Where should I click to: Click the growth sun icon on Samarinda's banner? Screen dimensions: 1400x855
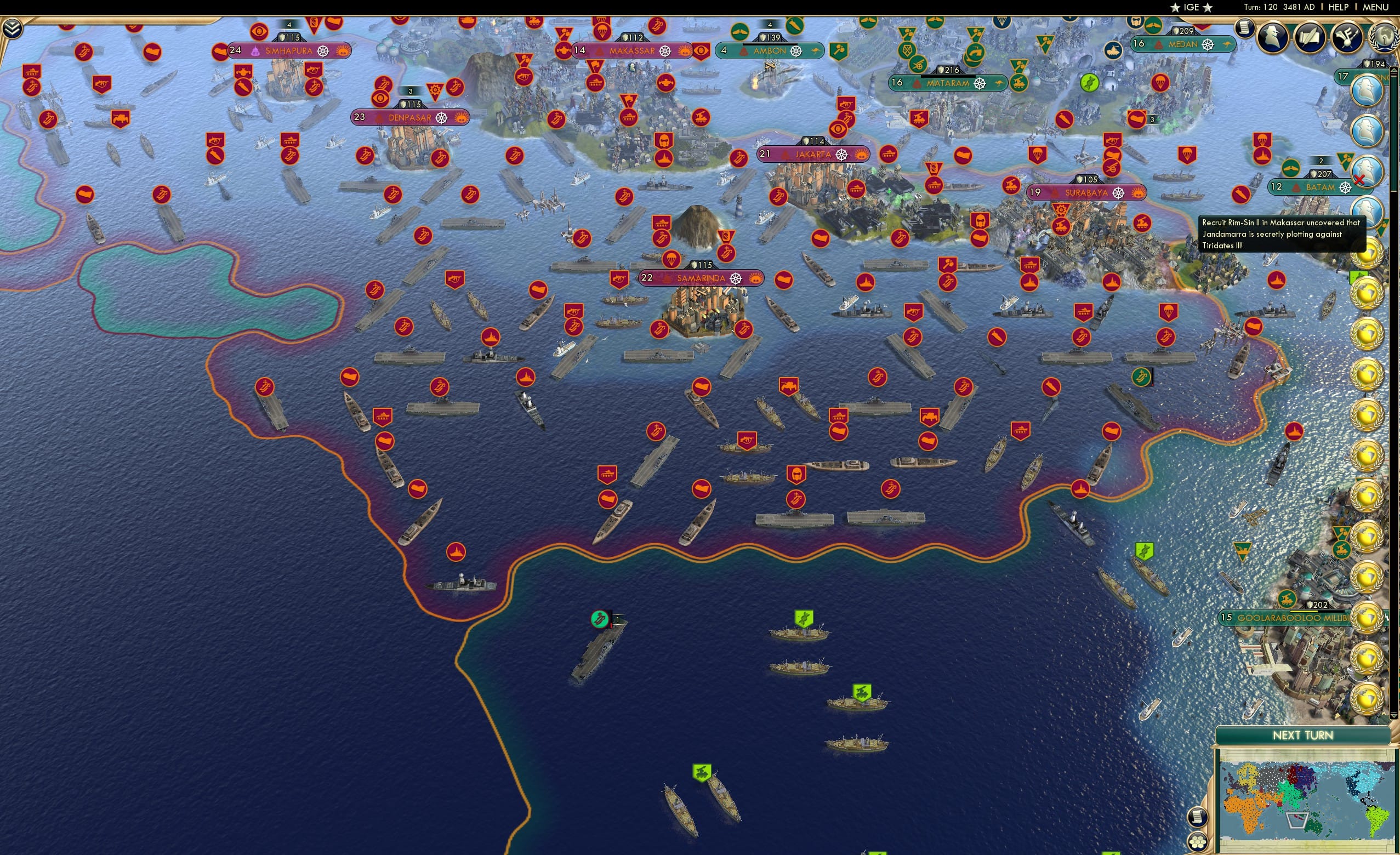tap(756, 280)
